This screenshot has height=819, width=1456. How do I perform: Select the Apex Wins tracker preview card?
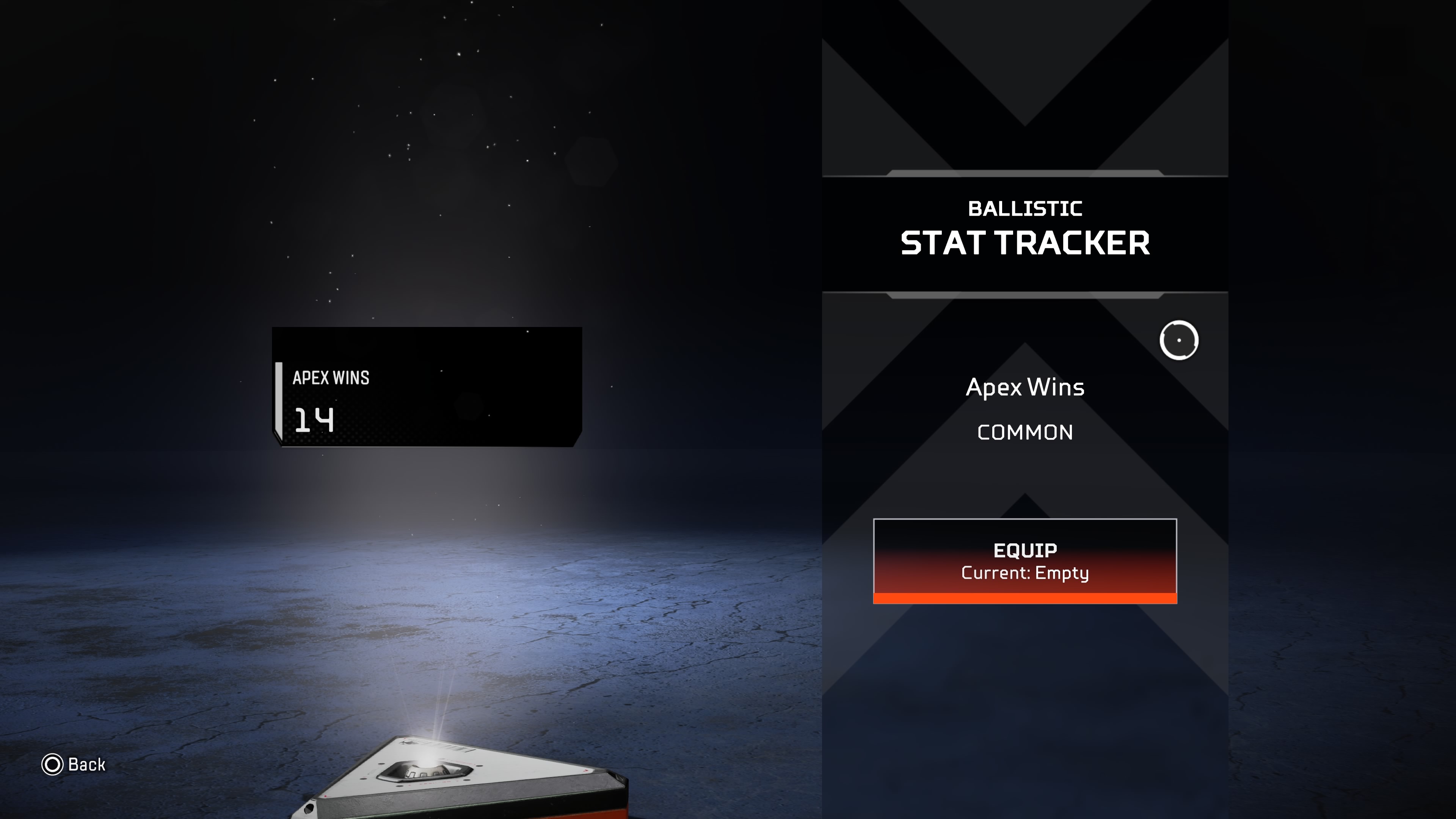[x=427, y=387]
